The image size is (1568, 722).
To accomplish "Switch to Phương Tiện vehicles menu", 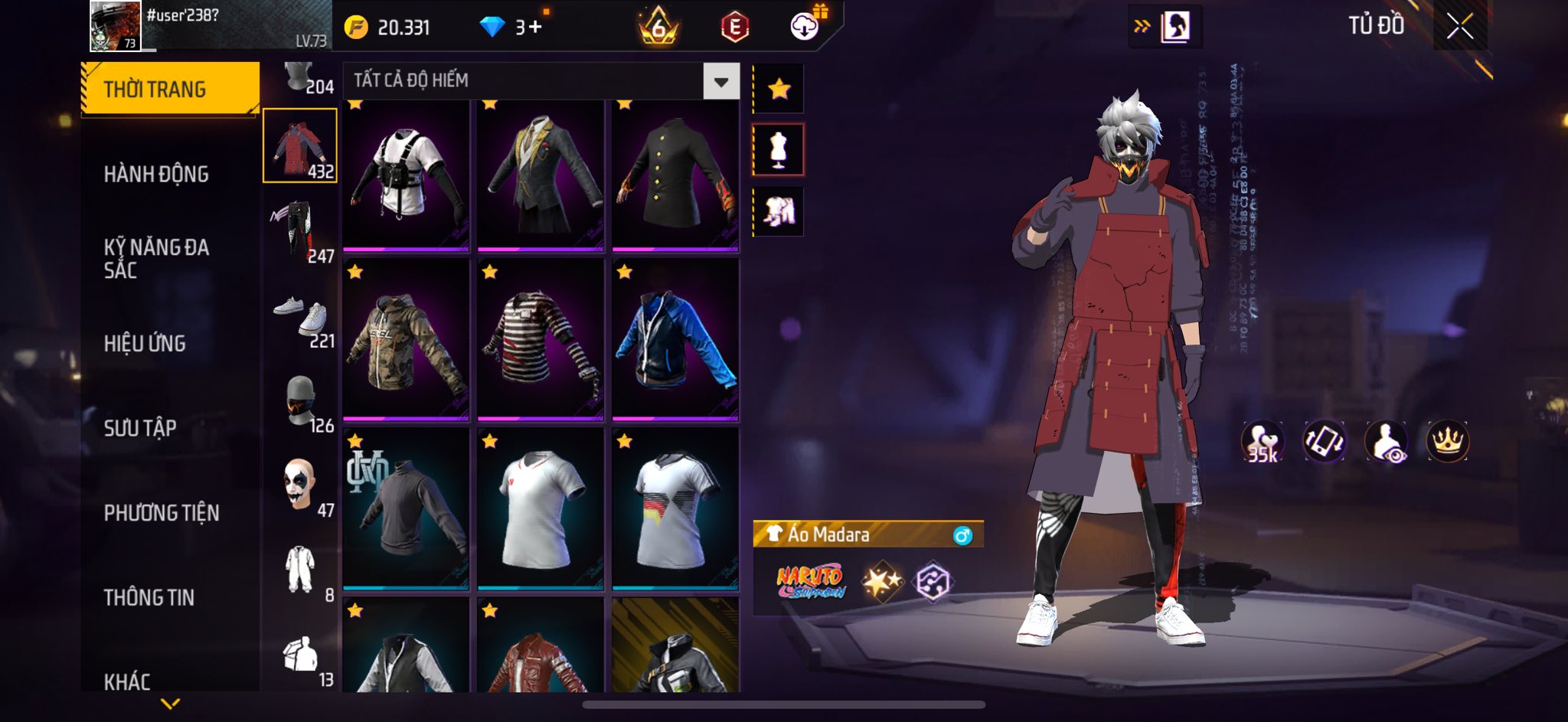I will [x=162, y=512].
